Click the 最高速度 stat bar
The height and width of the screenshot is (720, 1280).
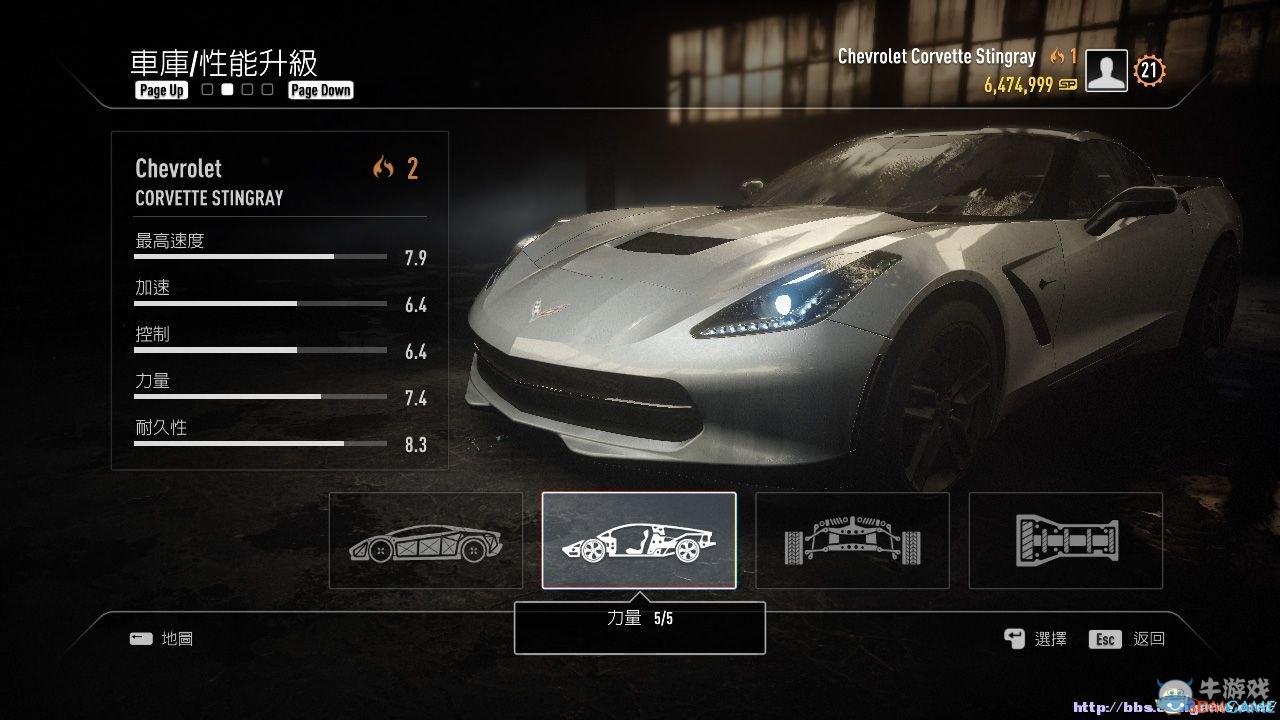260,256
